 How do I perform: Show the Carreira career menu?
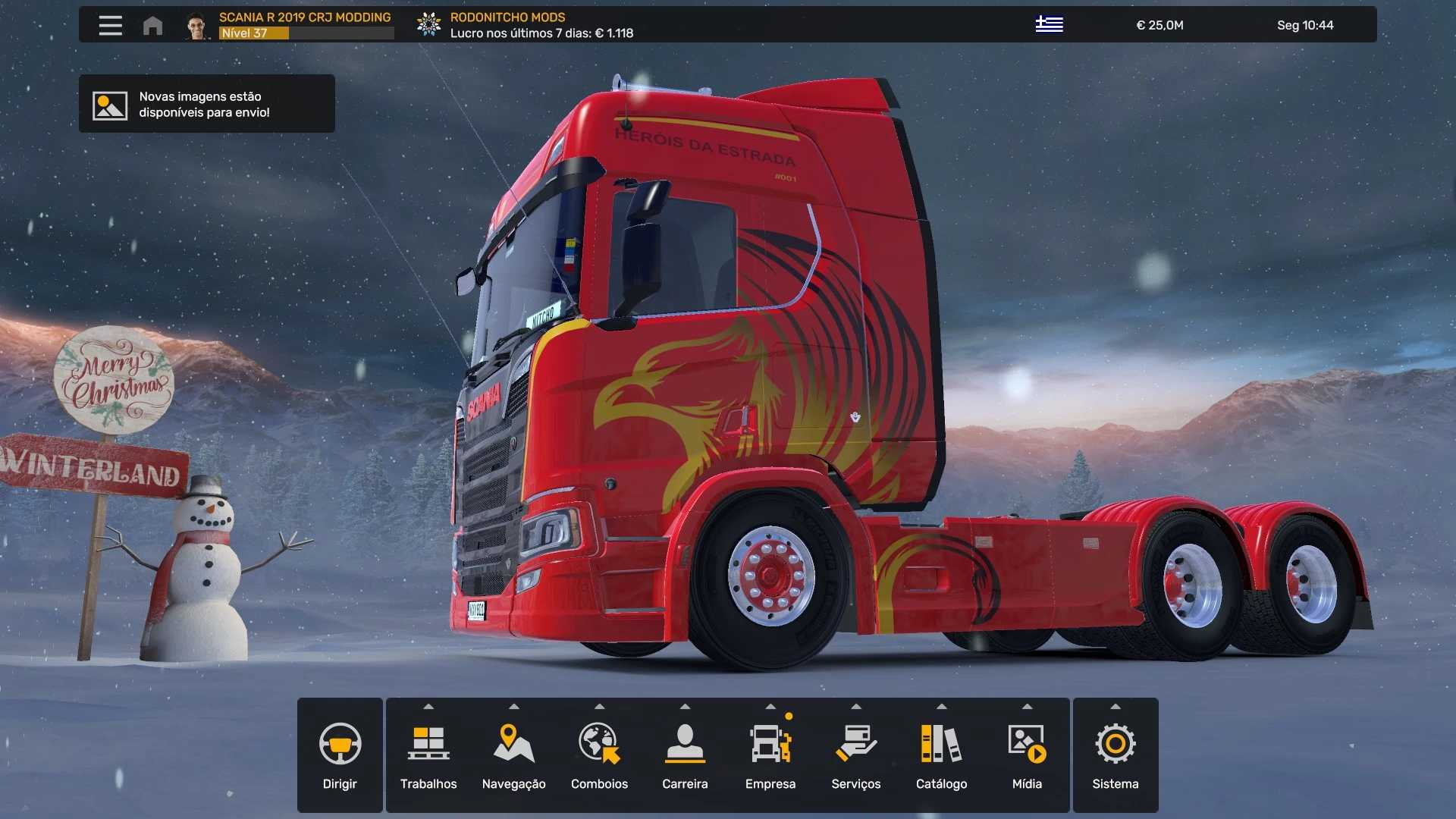coord(685,755)
